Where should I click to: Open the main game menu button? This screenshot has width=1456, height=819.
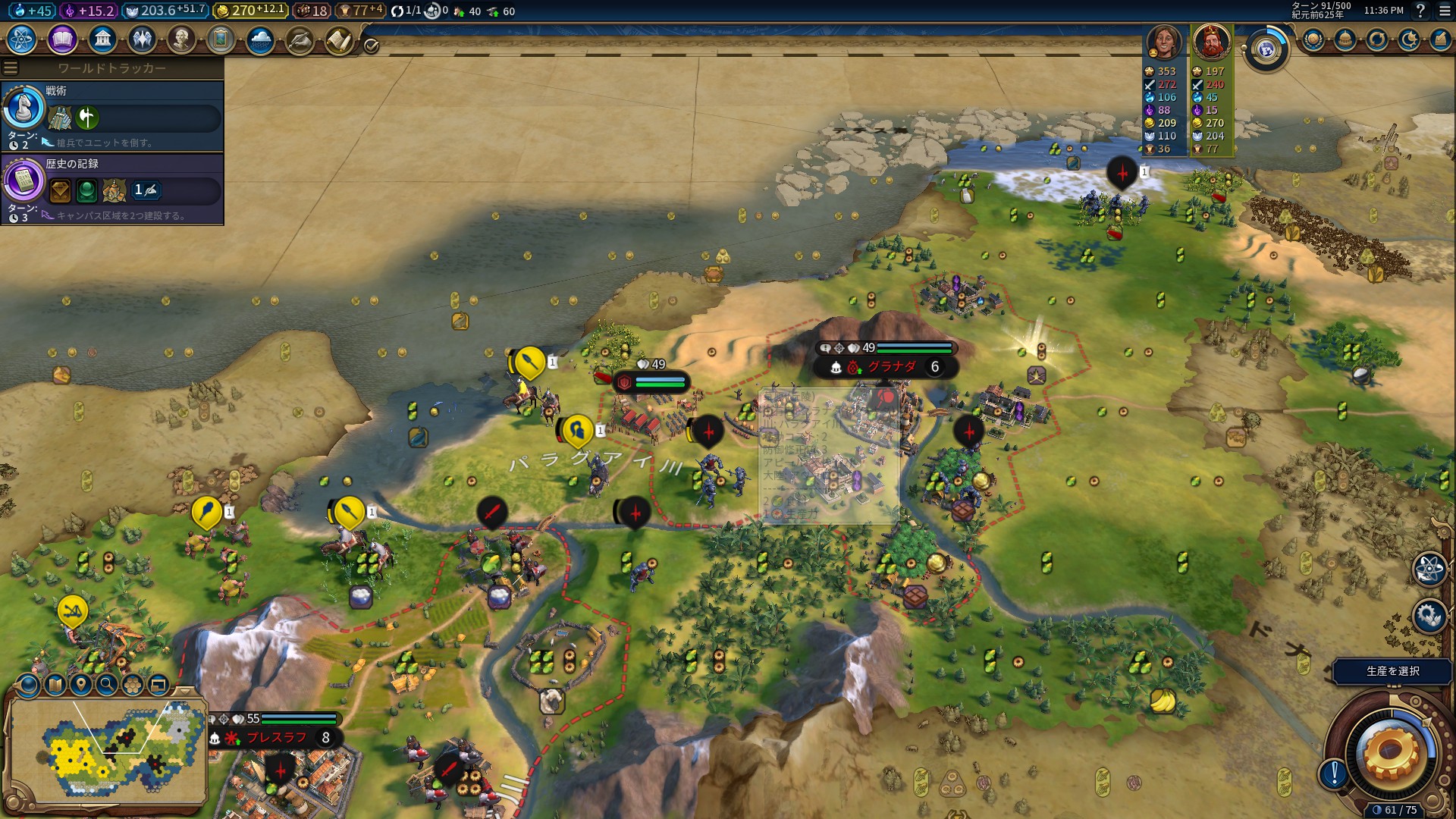(1444, 11)
